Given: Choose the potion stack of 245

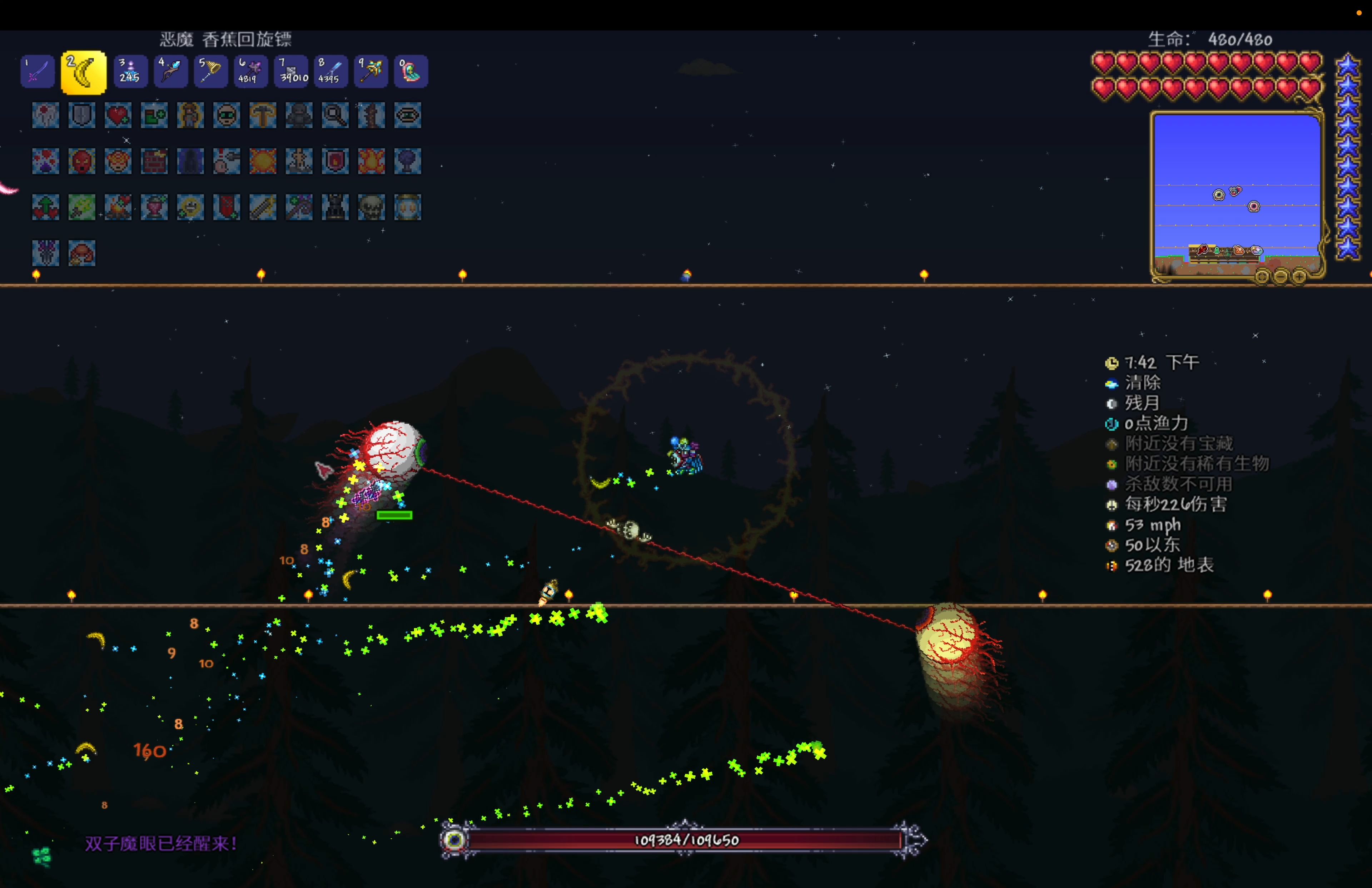Looking at the screenshot, I should 130,71.
